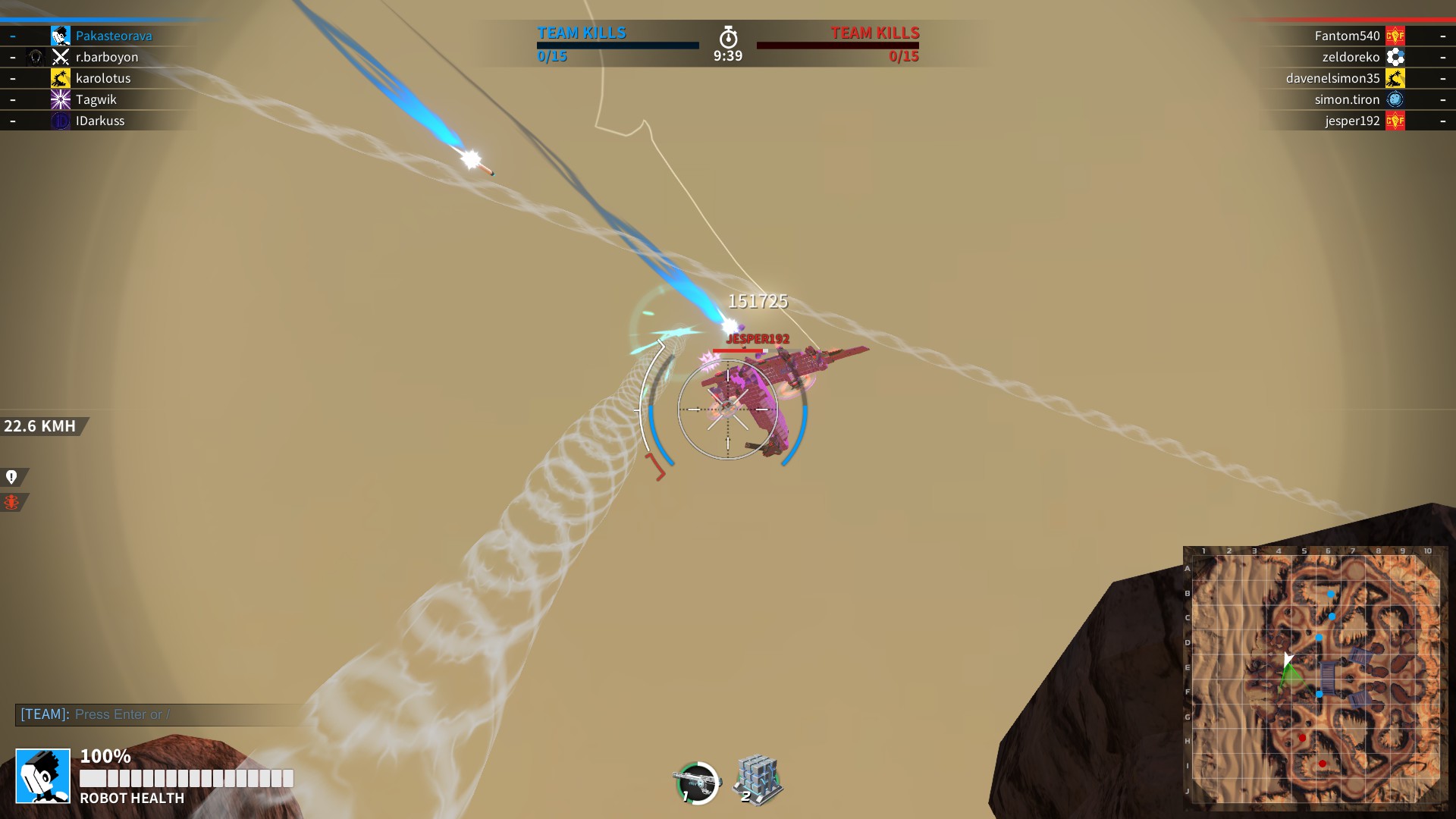Select Pakasteorava in the blue team list
This screenshot has height=819, width=1456.
point(114,36)
